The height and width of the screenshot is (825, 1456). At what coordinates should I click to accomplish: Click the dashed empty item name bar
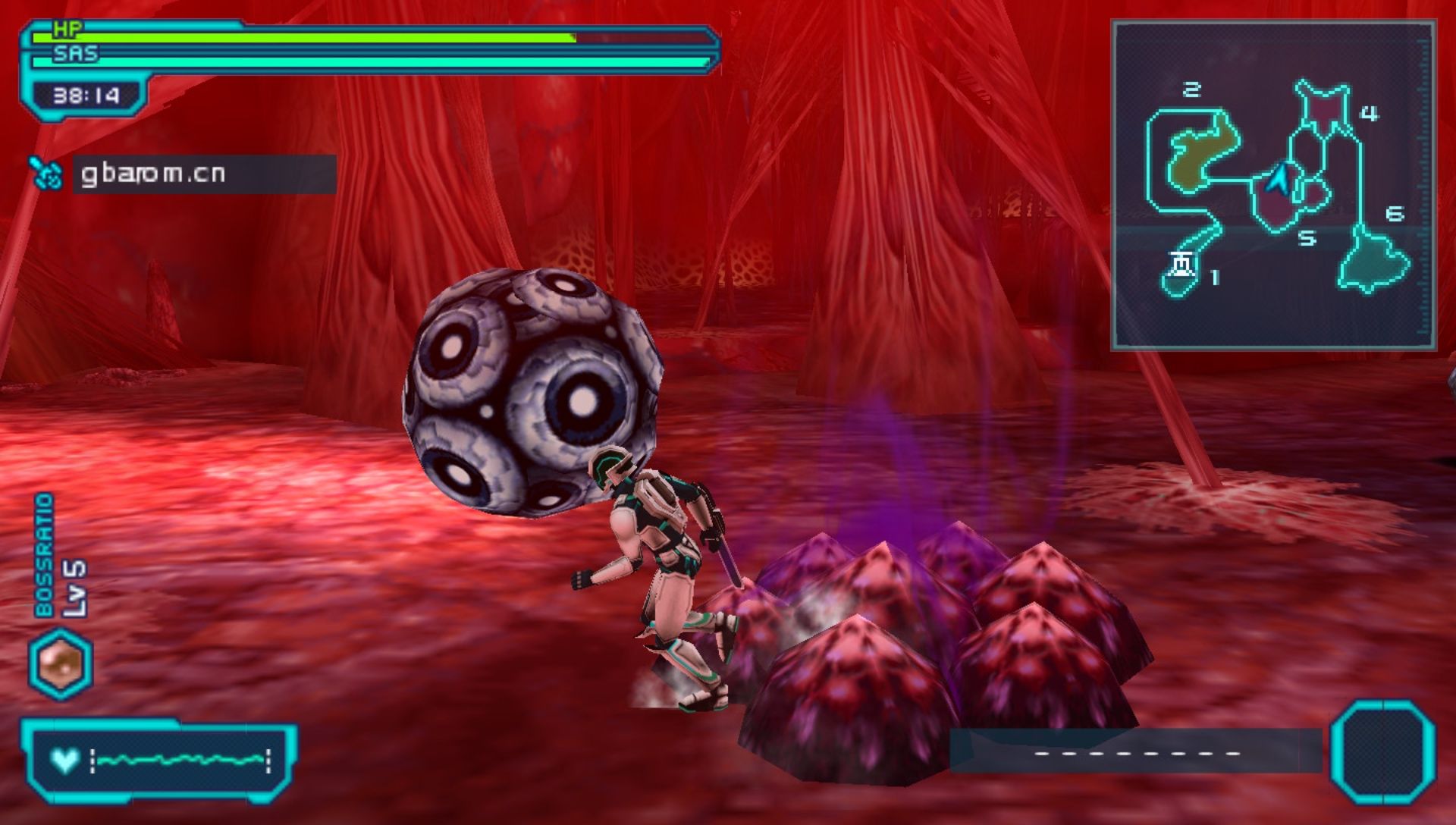pos(1136,752)
